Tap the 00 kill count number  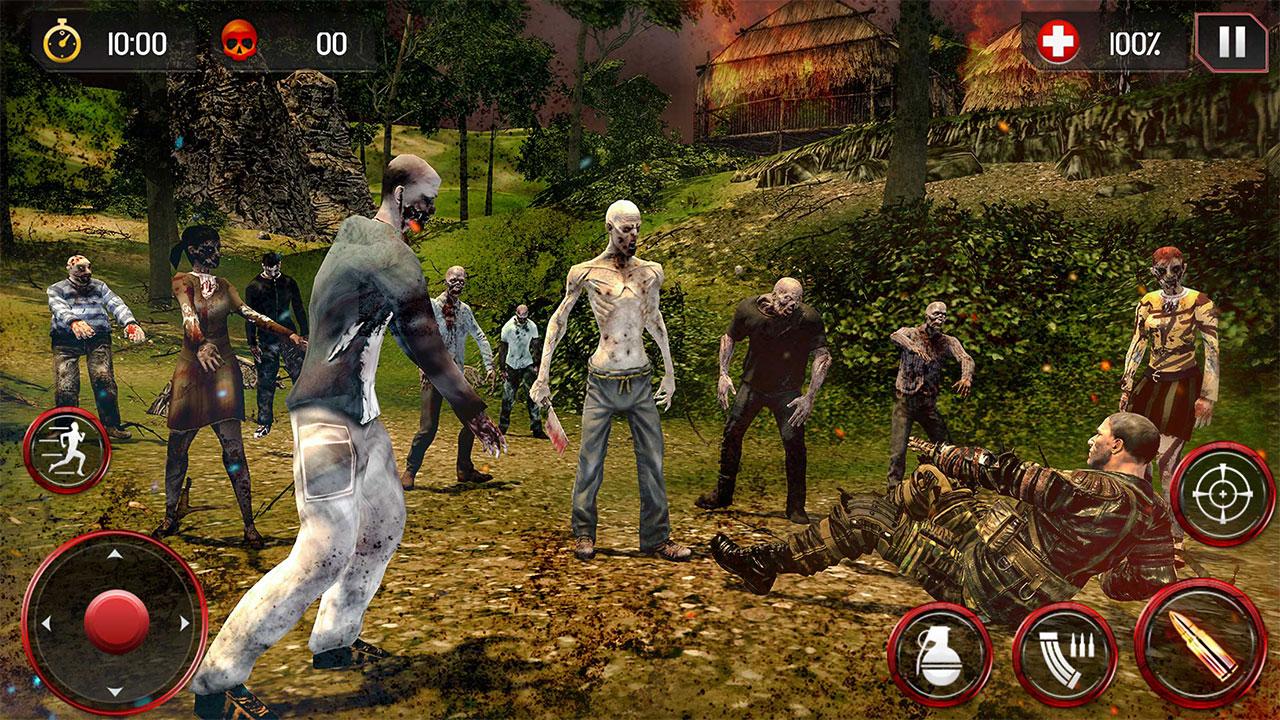pos(330,42)
